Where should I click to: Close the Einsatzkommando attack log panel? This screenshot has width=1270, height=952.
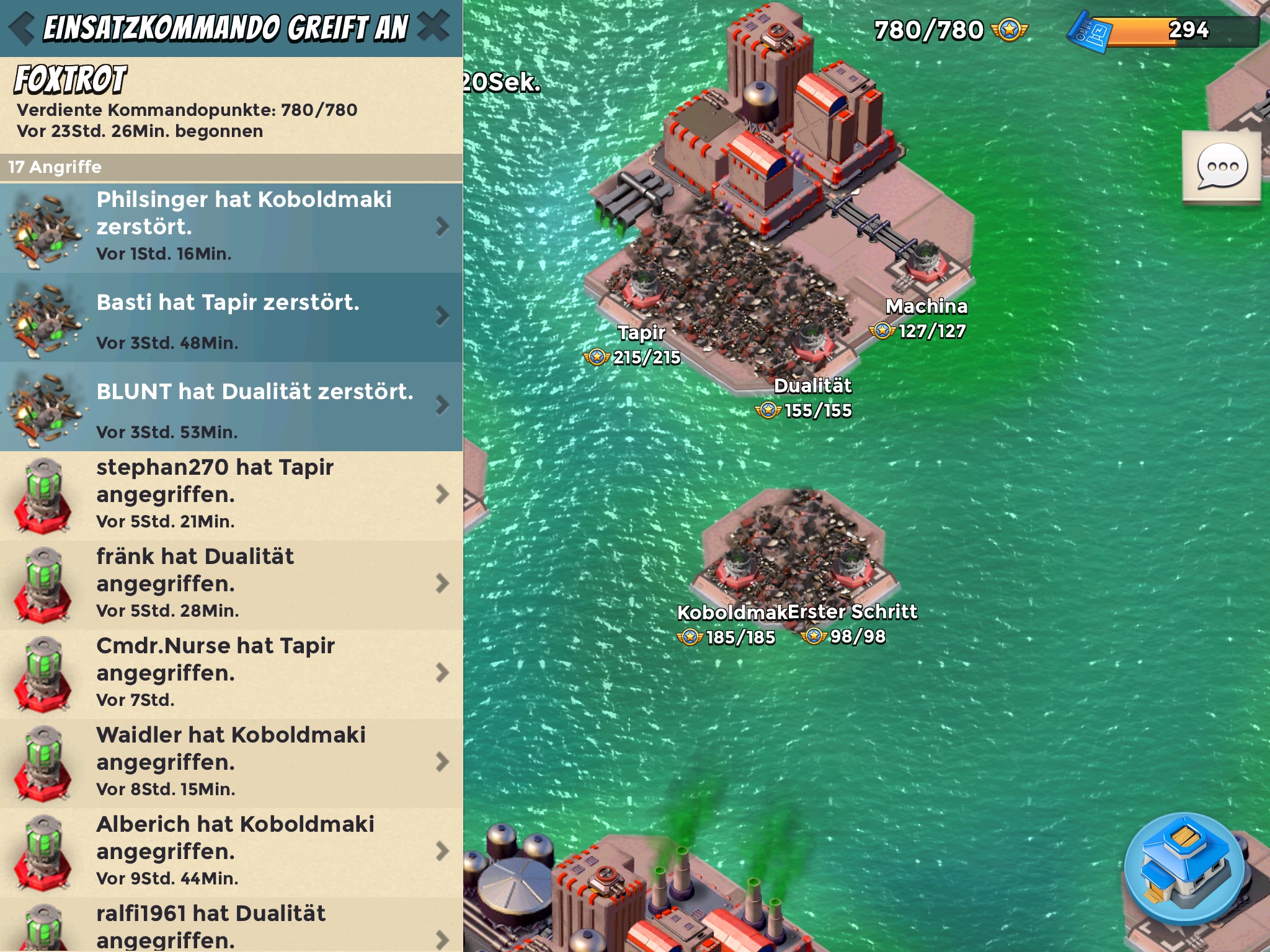coord(433,27)
